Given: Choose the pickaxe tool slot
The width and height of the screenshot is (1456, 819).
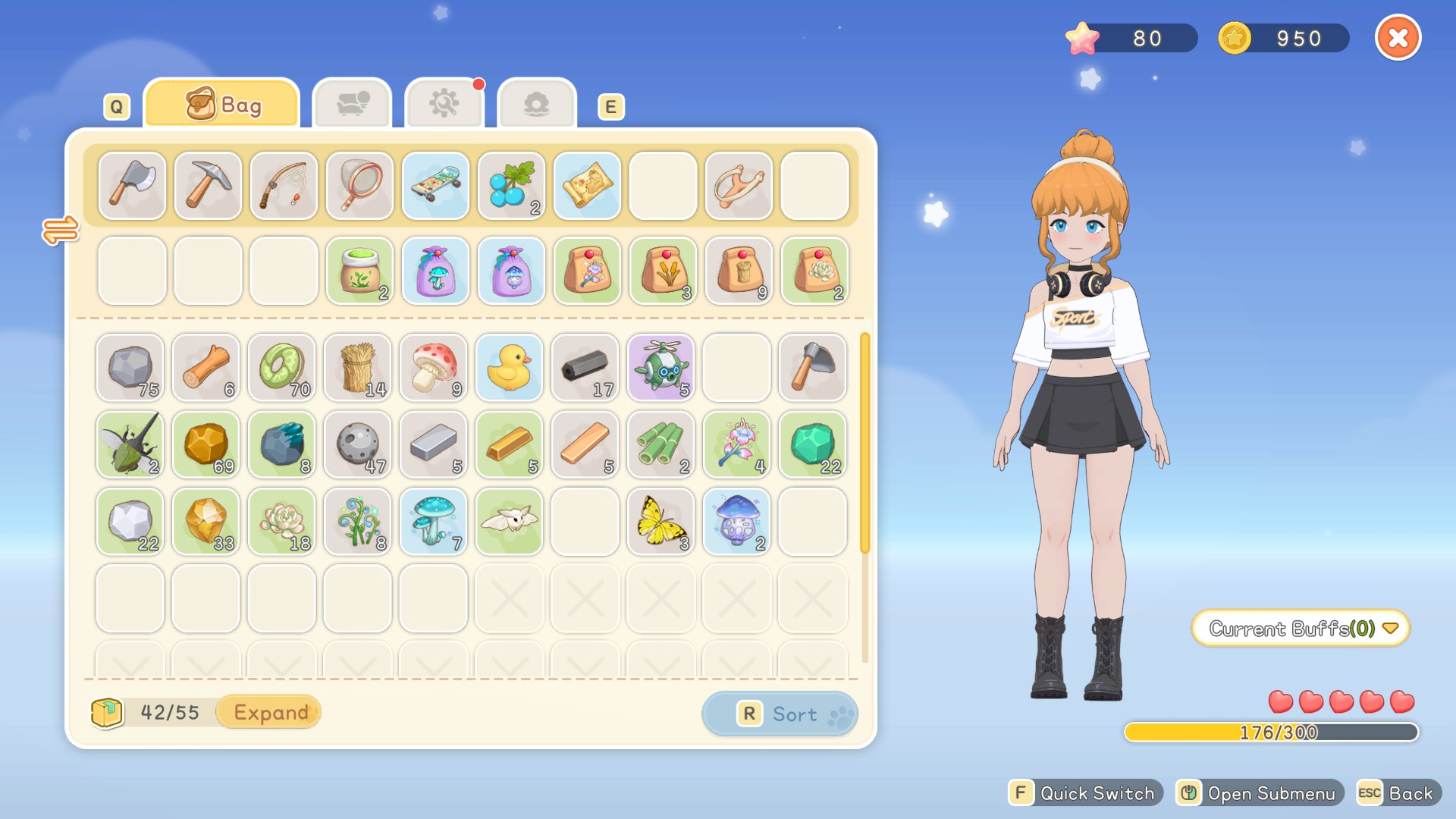Looking at the screenshot, I should [x=208, y=186].
